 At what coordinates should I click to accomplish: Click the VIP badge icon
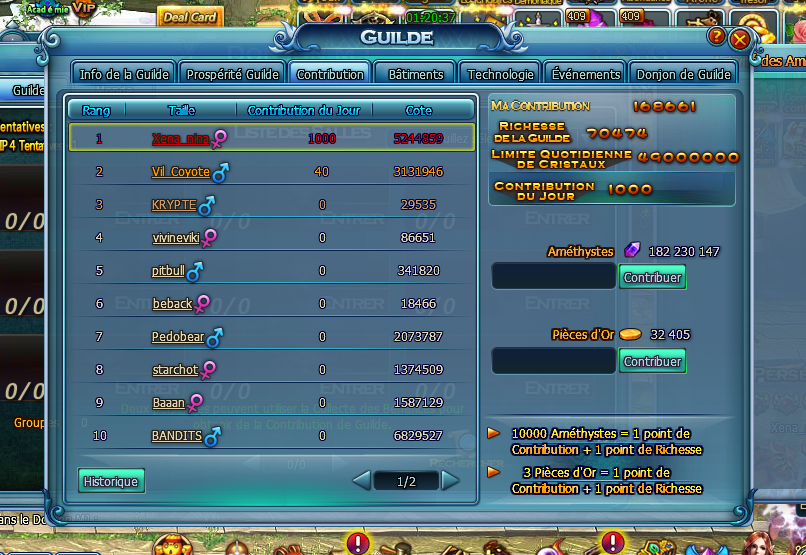[x=85, y=9]
